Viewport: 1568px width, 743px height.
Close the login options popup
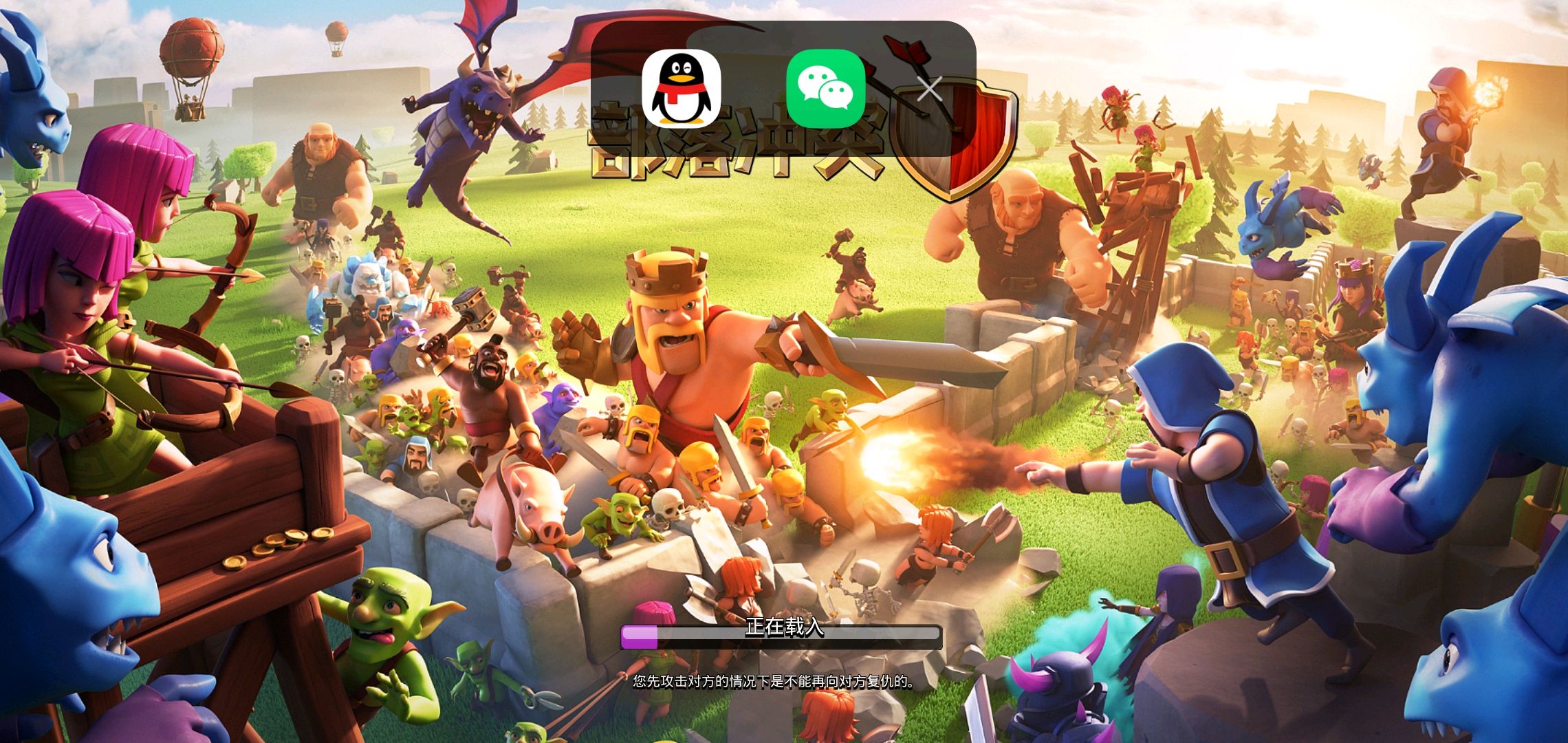coord(930,89)
